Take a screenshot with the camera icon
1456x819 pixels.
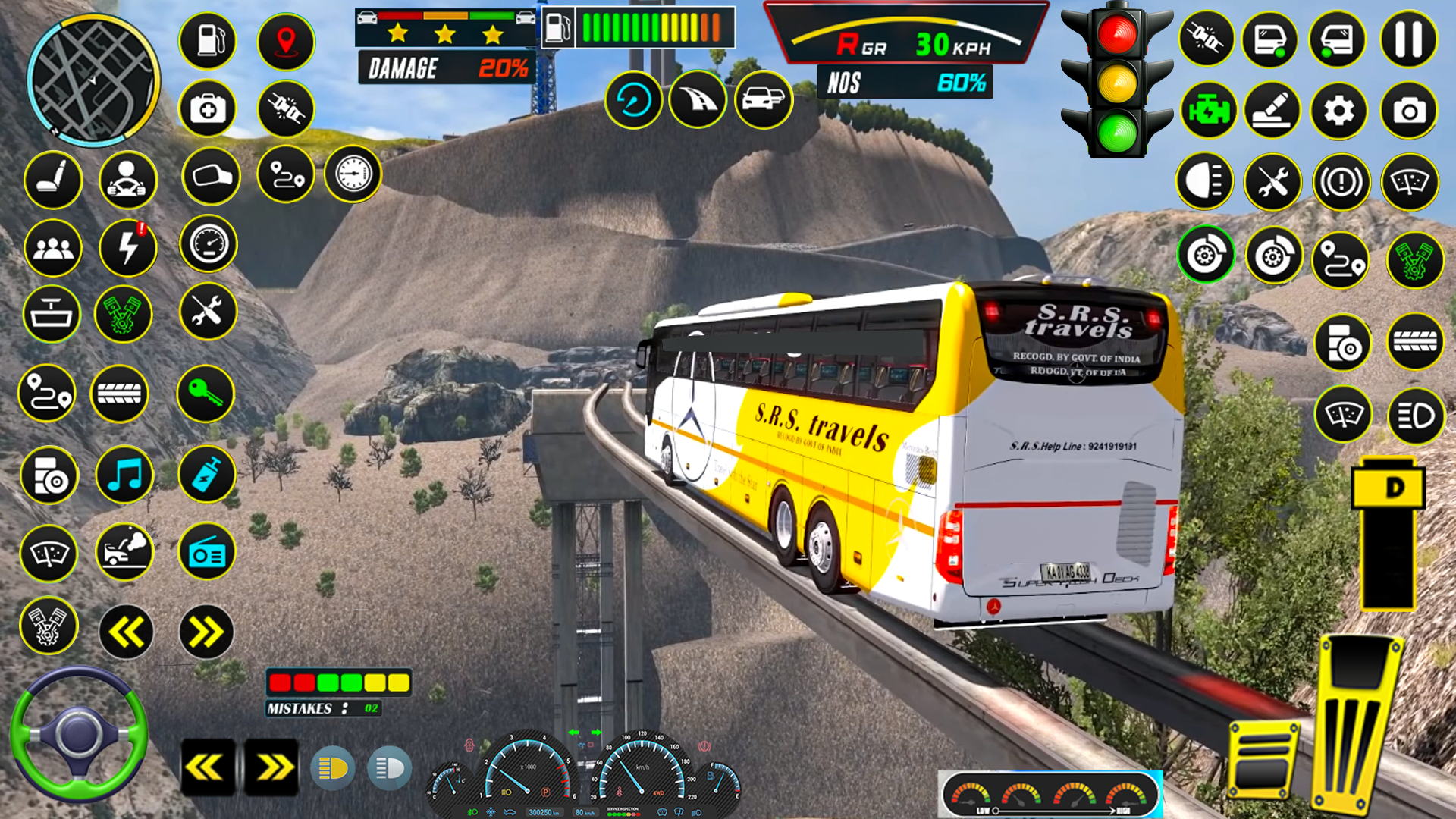1408,111
